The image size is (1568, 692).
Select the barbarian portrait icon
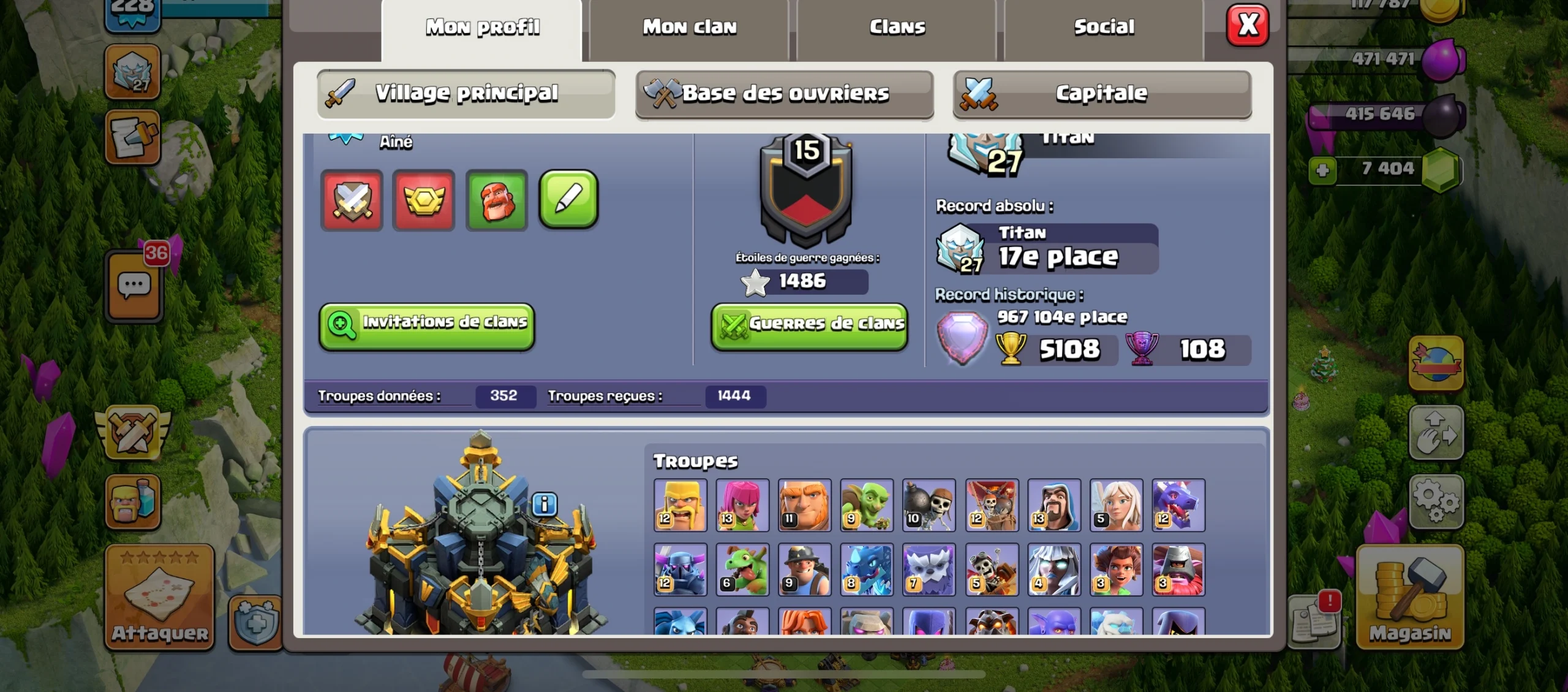click(496, 200)
